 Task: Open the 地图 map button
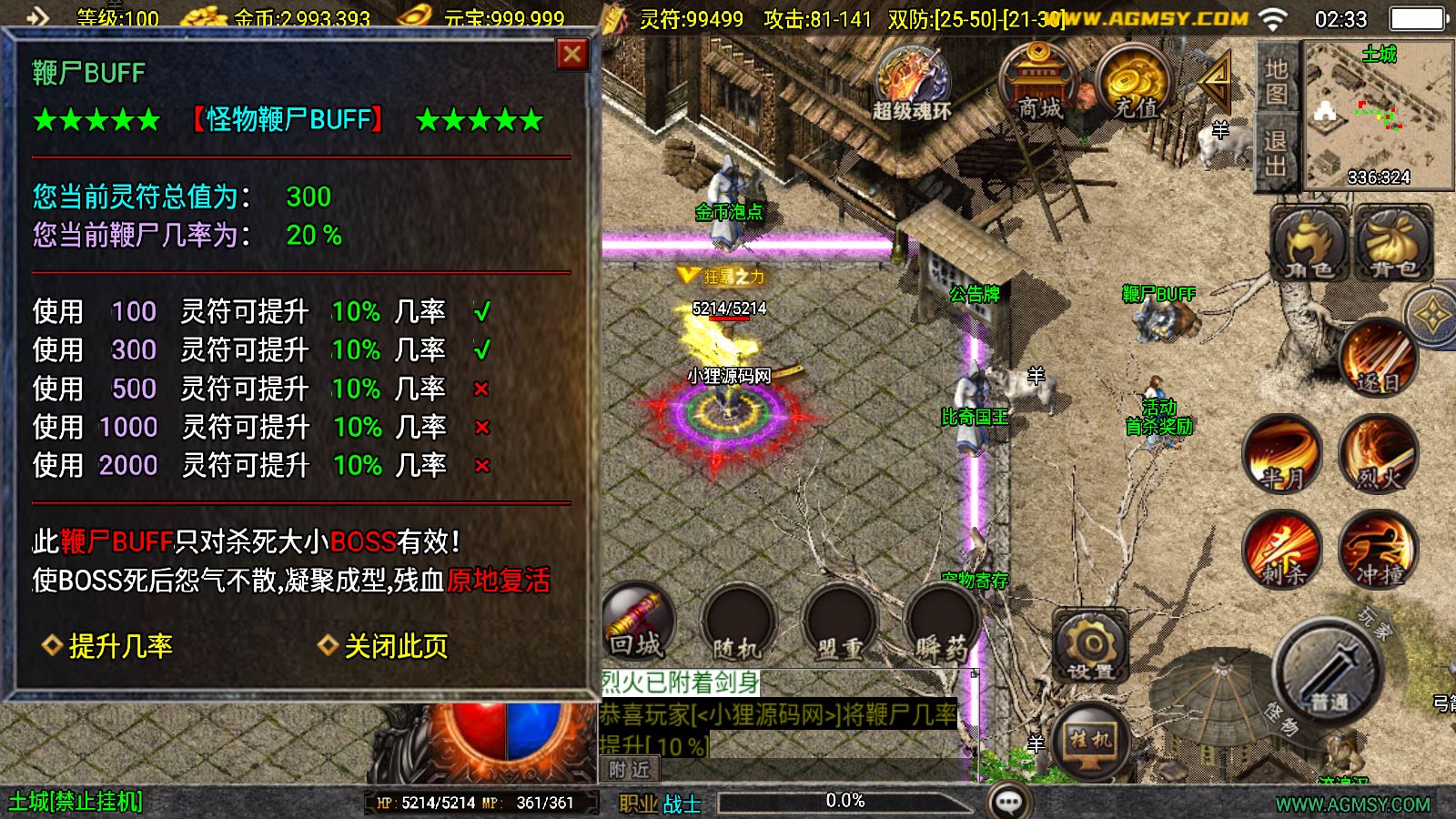pos(1276,81)
